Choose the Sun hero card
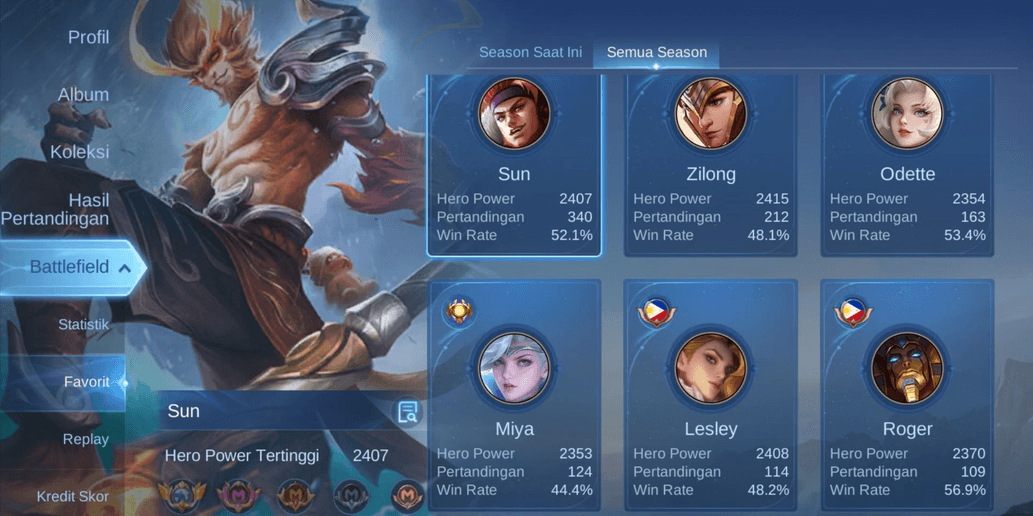The image size is (1033, 516). coord(514,165)
